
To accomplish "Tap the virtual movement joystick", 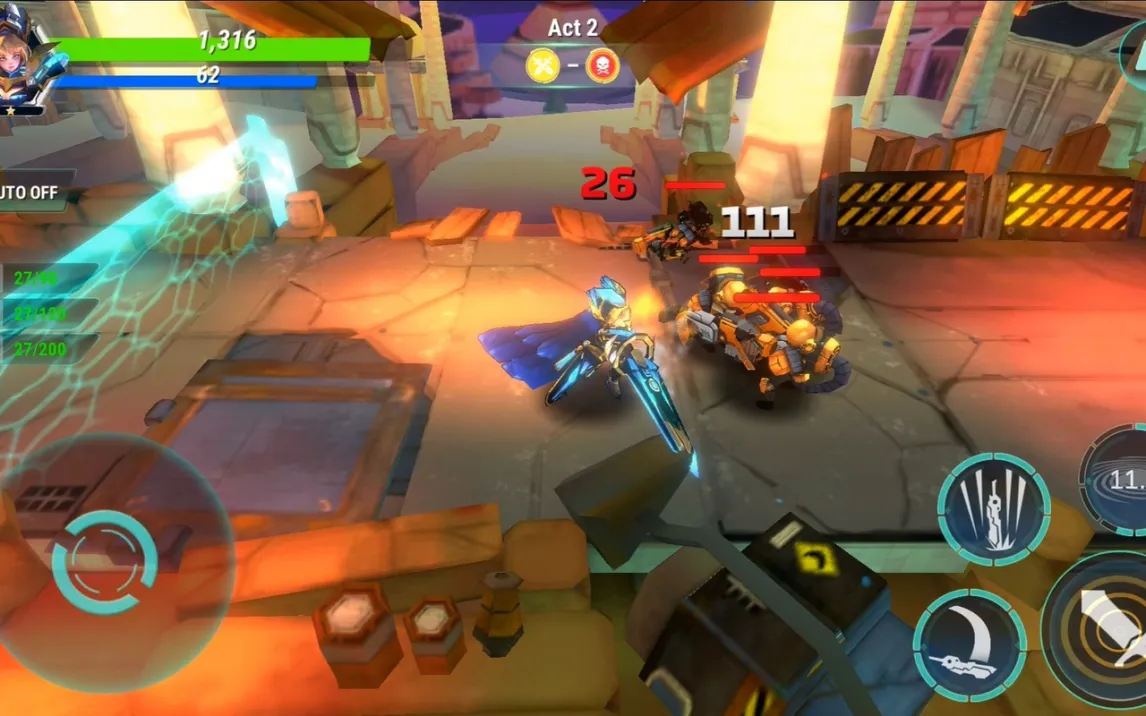I will click(105, 562).
